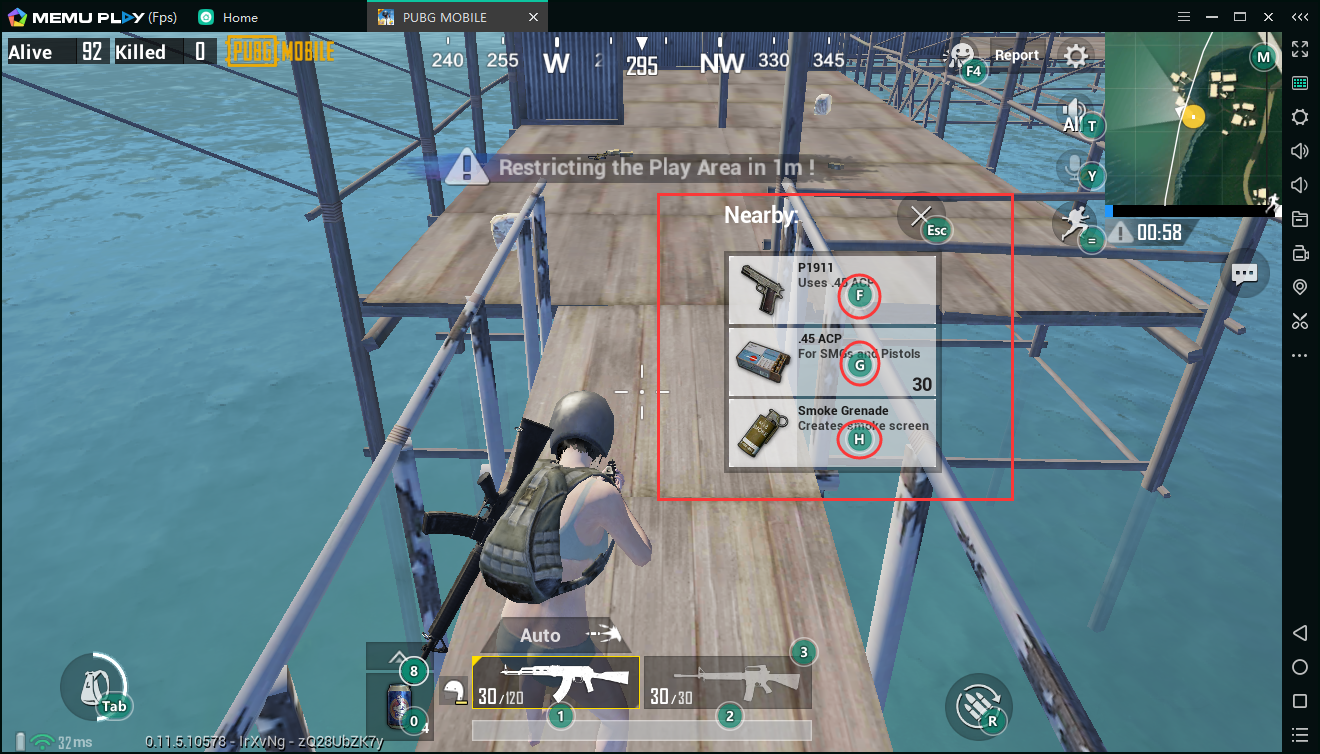This screenshot has width=1320, height=754.
Task: Collapse the consumables bar with the chevron
Action: point(398,657)
